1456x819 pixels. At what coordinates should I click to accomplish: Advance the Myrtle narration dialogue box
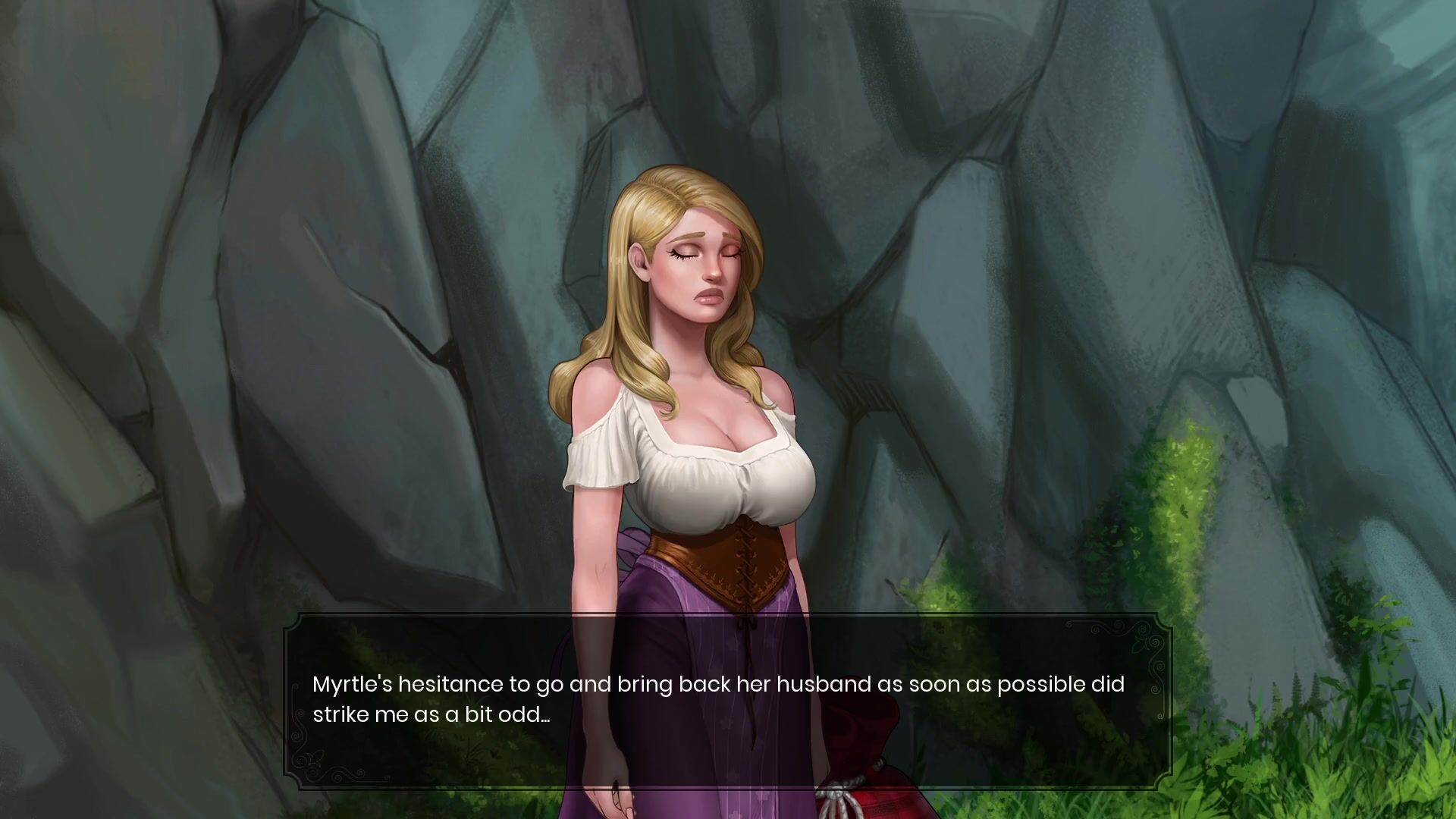click(x=728, y=701)
